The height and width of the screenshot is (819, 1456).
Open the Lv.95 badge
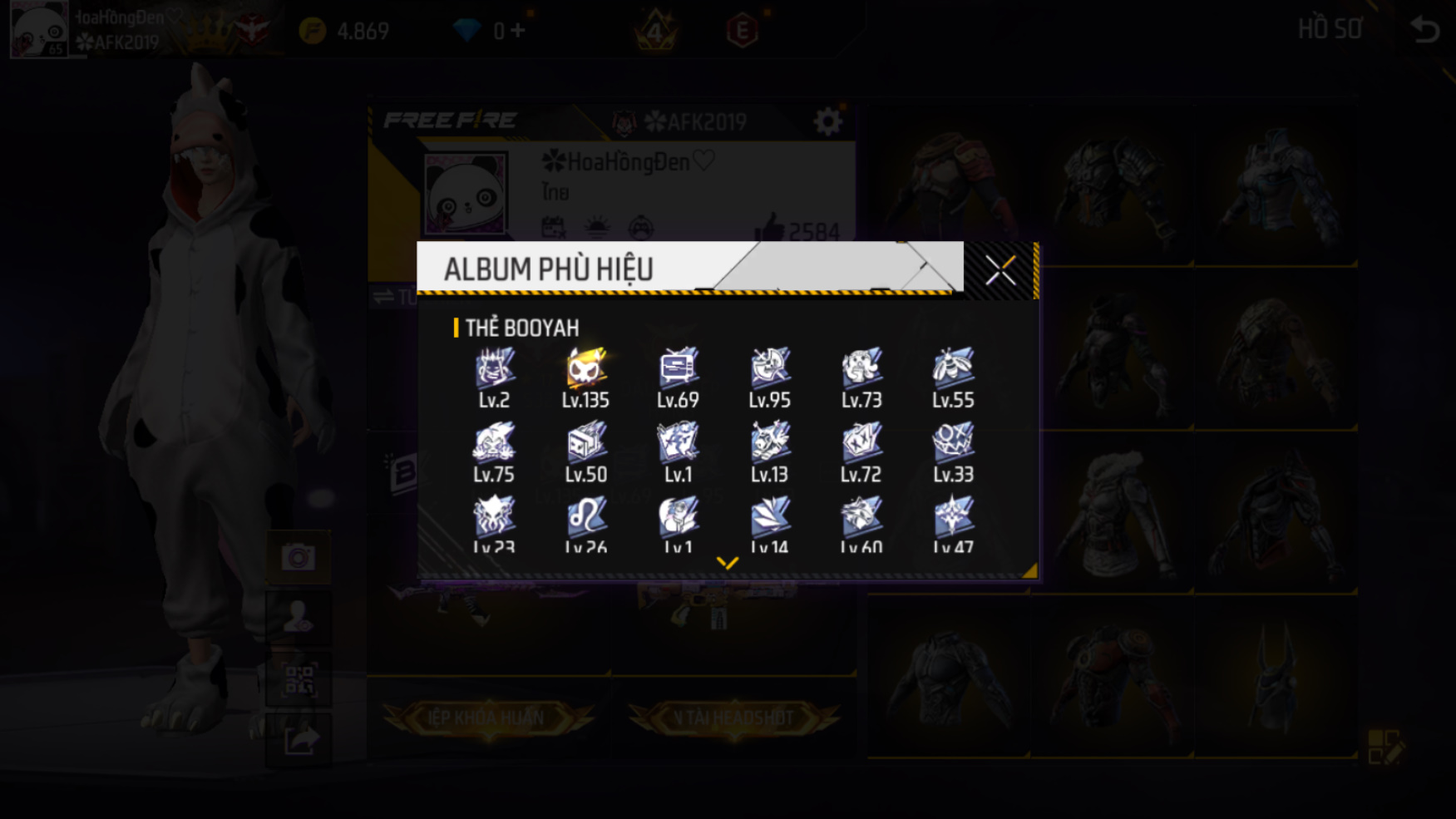[x=769, y=368]
